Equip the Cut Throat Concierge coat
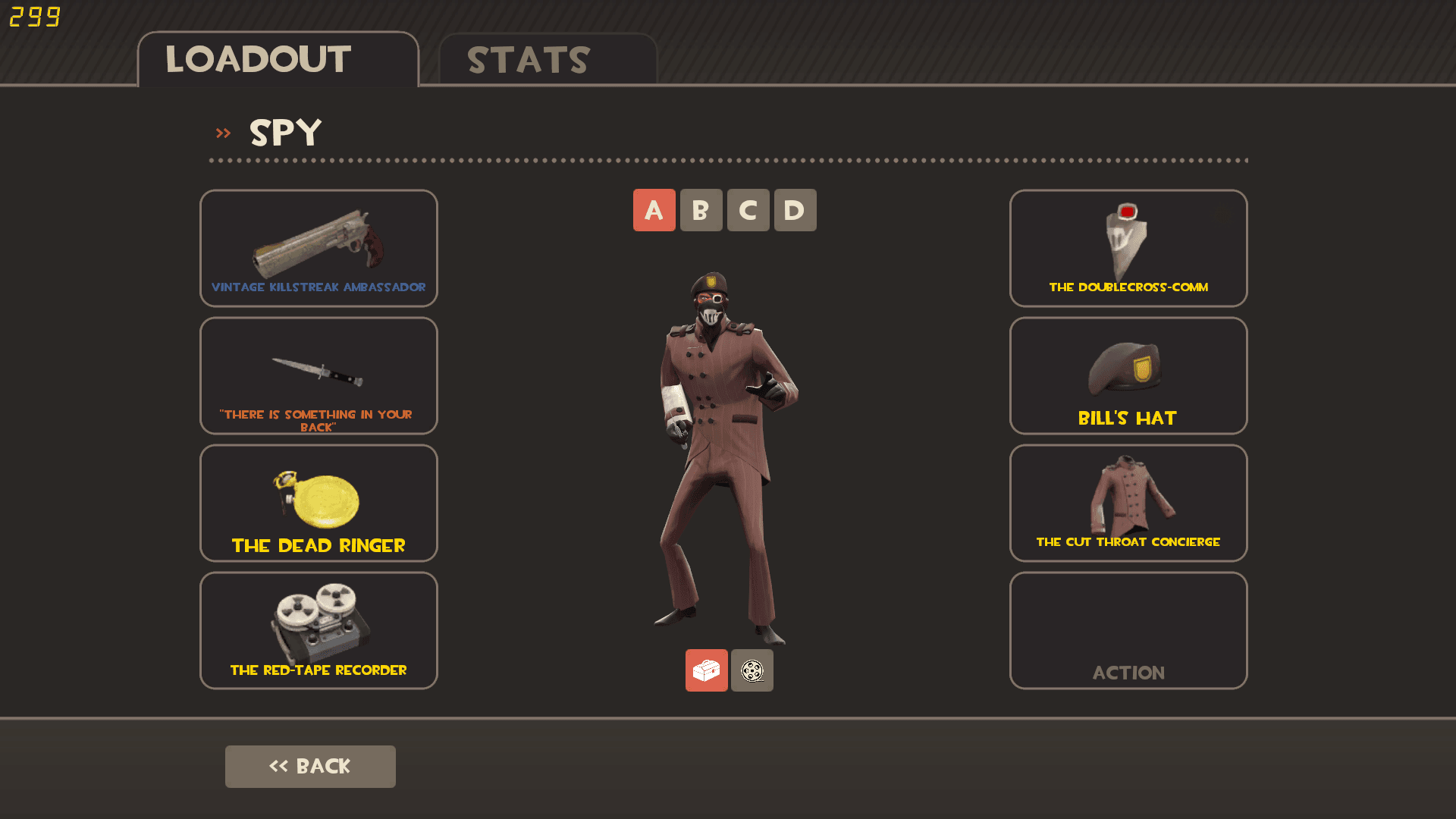The width and height of the screenshot is (1456, 819). [1128, 503]
